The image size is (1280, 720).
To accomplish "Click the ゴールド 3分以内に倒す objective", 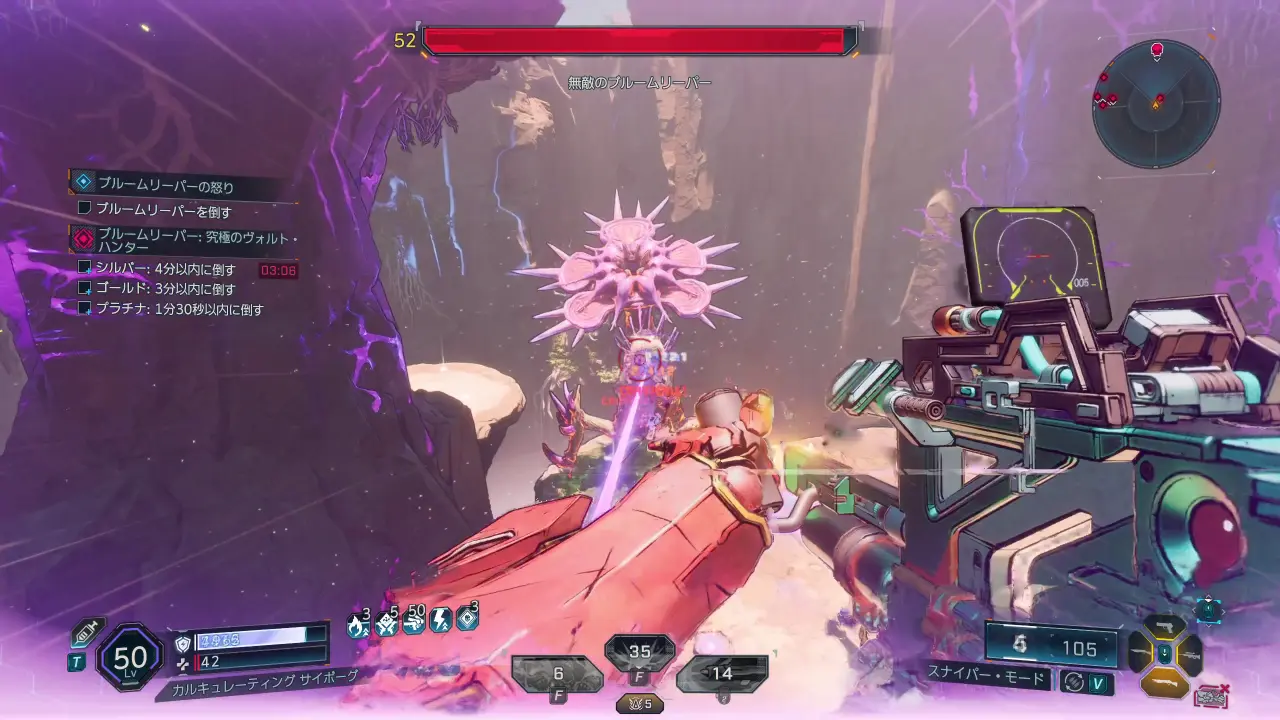I will coord(165,289).
